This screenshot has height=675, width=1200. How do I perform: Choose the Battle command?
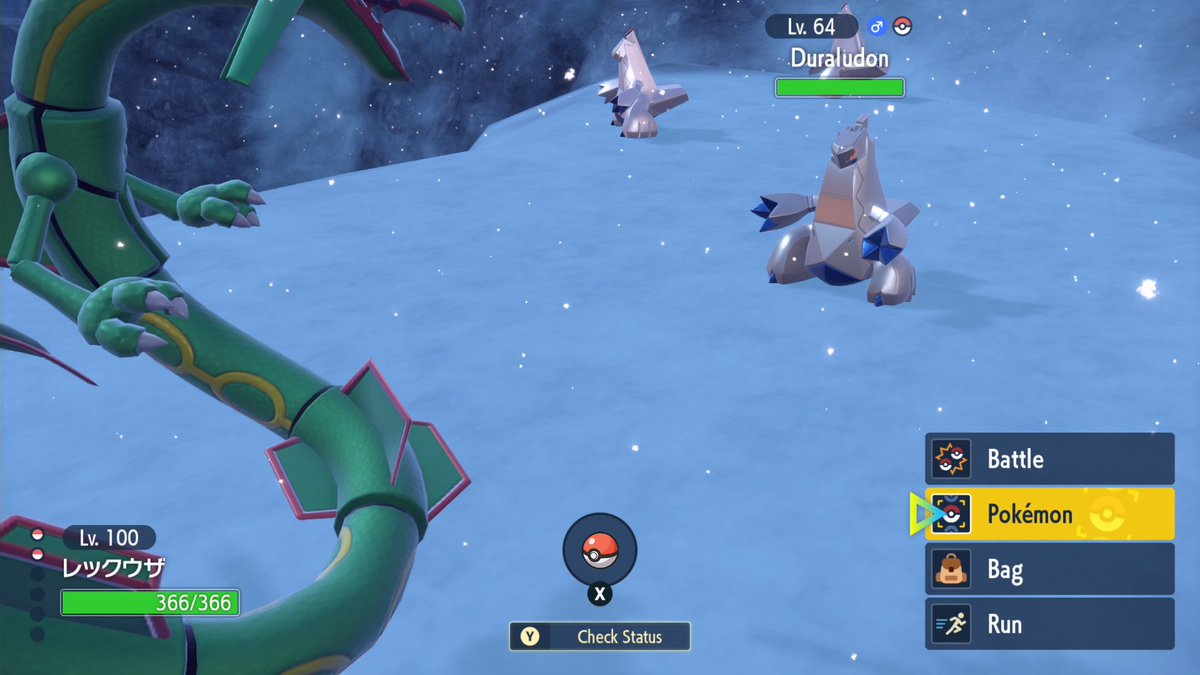coord(1049,459)
